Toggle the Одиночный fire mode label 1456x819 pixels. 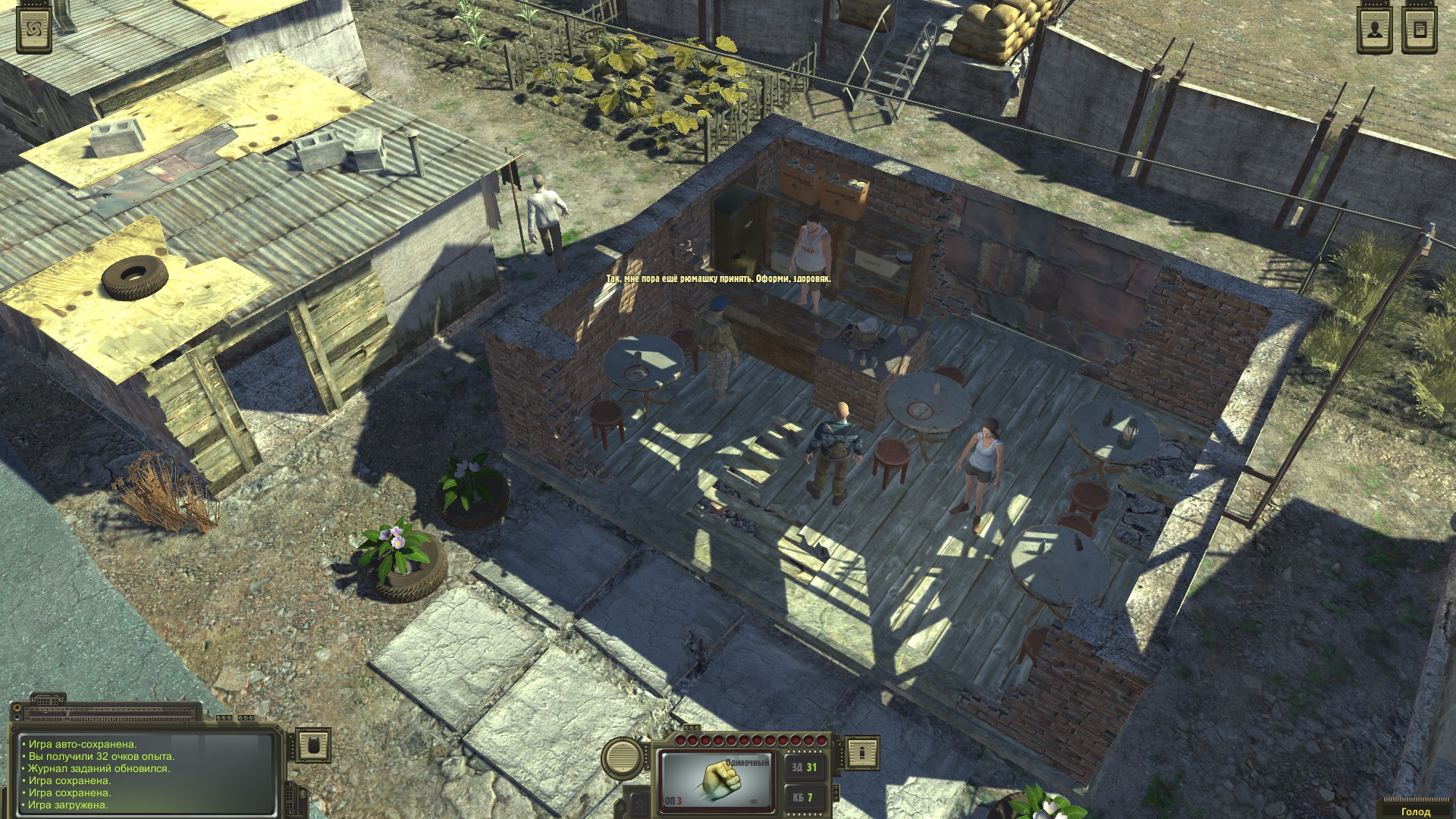click(x=748, y=762)
